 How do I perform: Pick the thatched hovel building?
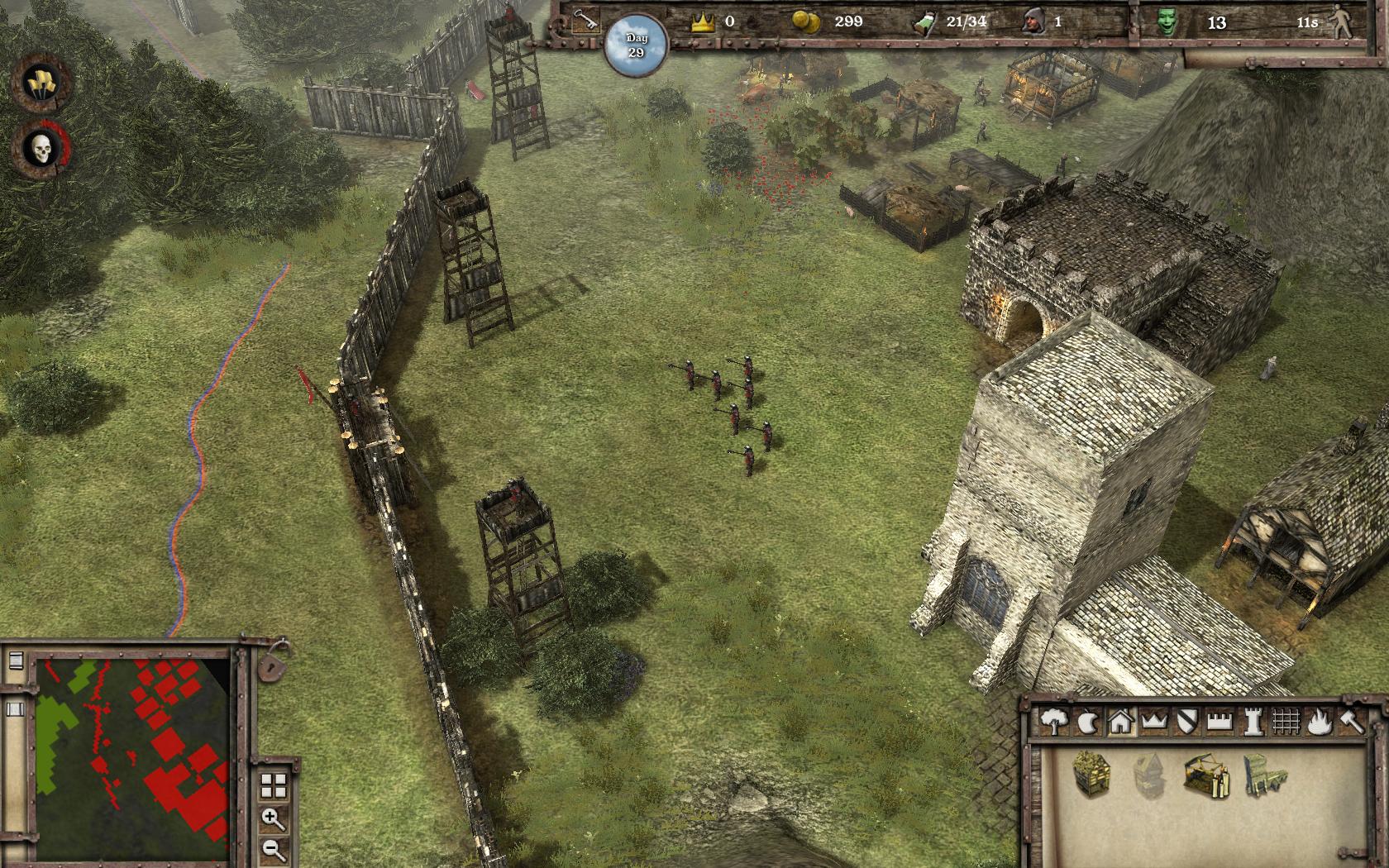[x=1091, y=774]
